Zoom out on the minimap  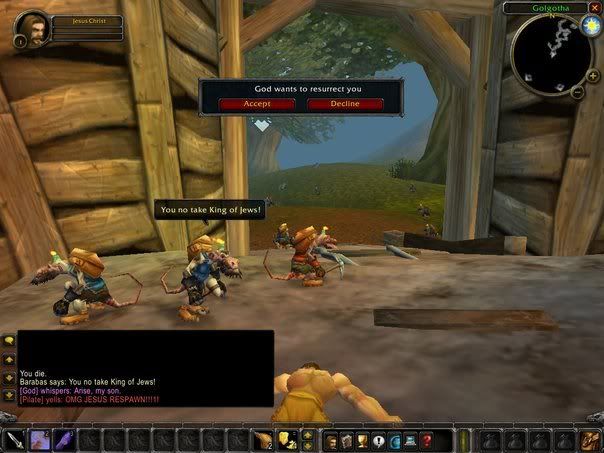click(579, 92)
